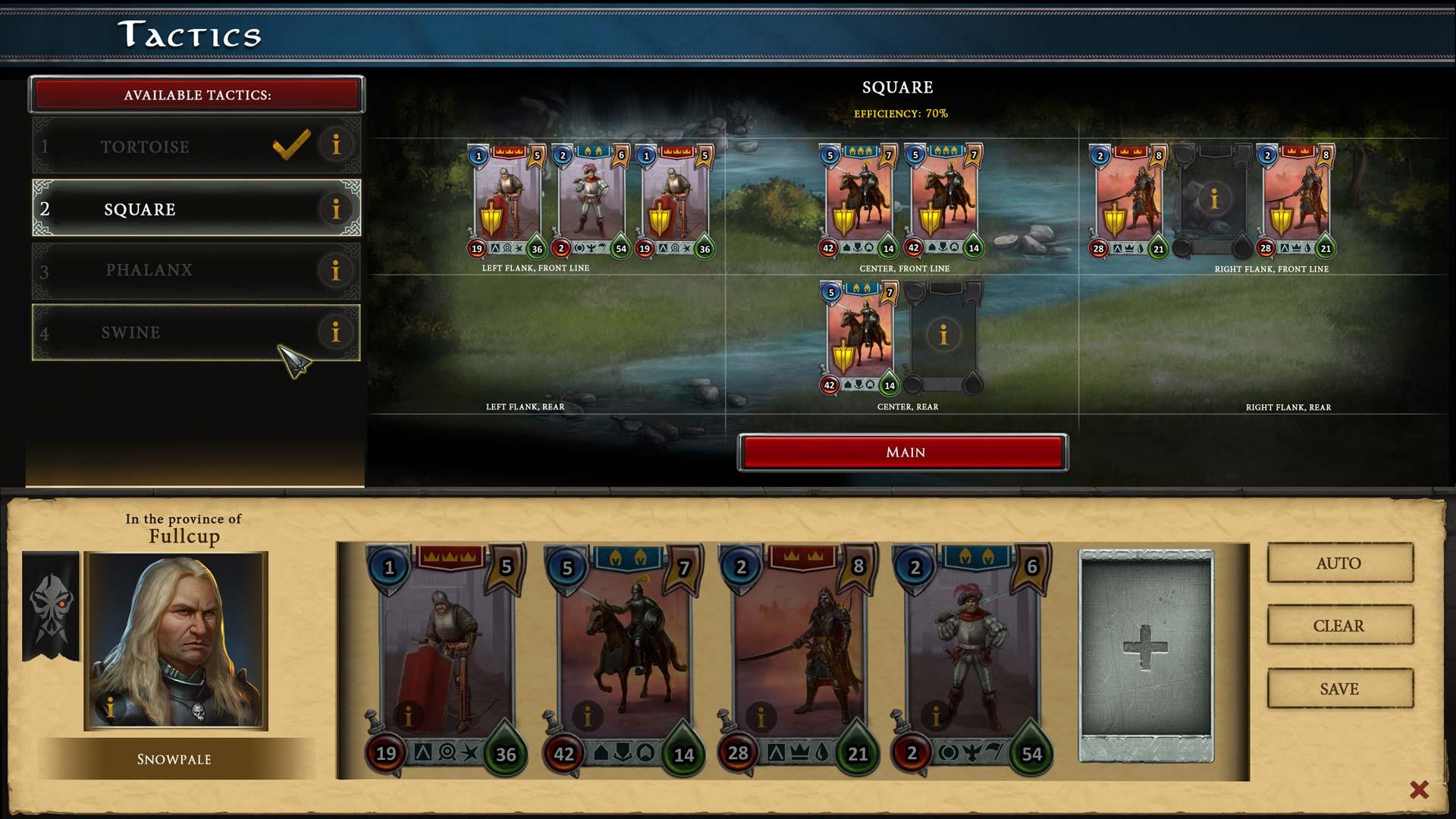Image resolution: width=1456 pixels, height=819 pixels.
Task: Save the tactics setup
Action: (x=1339, y=689)
